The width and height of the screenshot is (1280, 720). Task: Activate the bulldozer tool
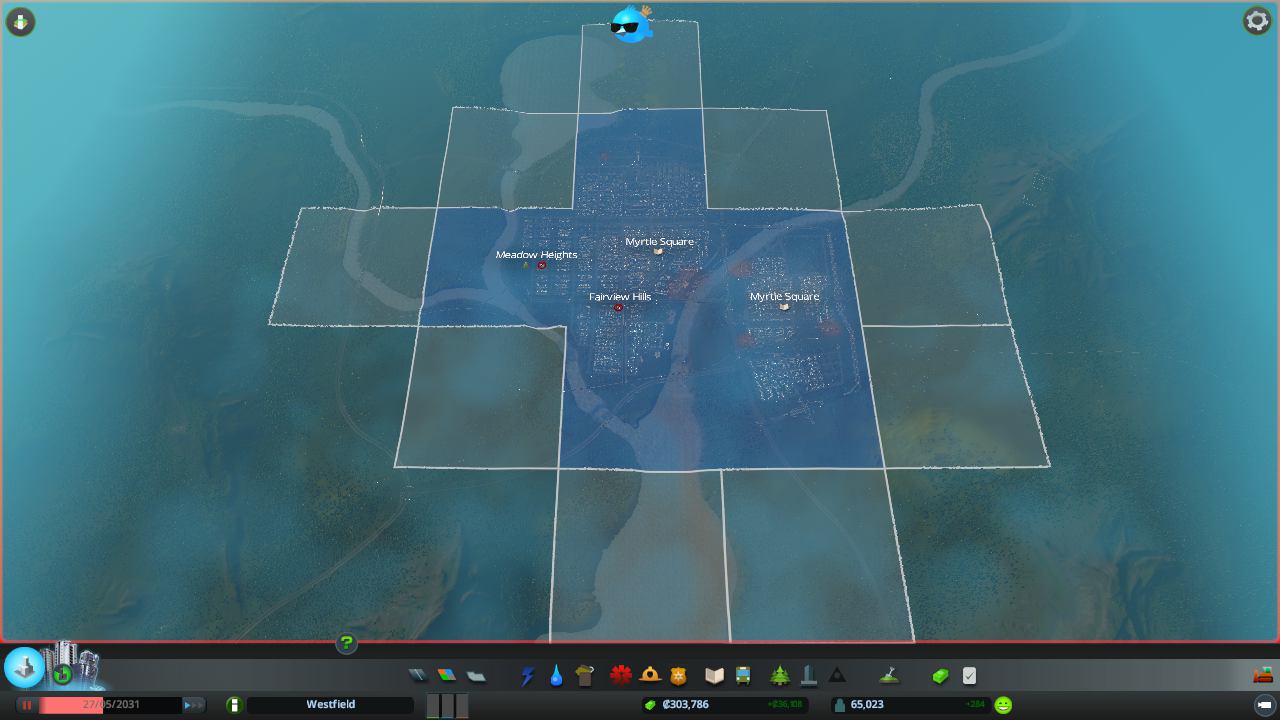[x=1263, y=675]
